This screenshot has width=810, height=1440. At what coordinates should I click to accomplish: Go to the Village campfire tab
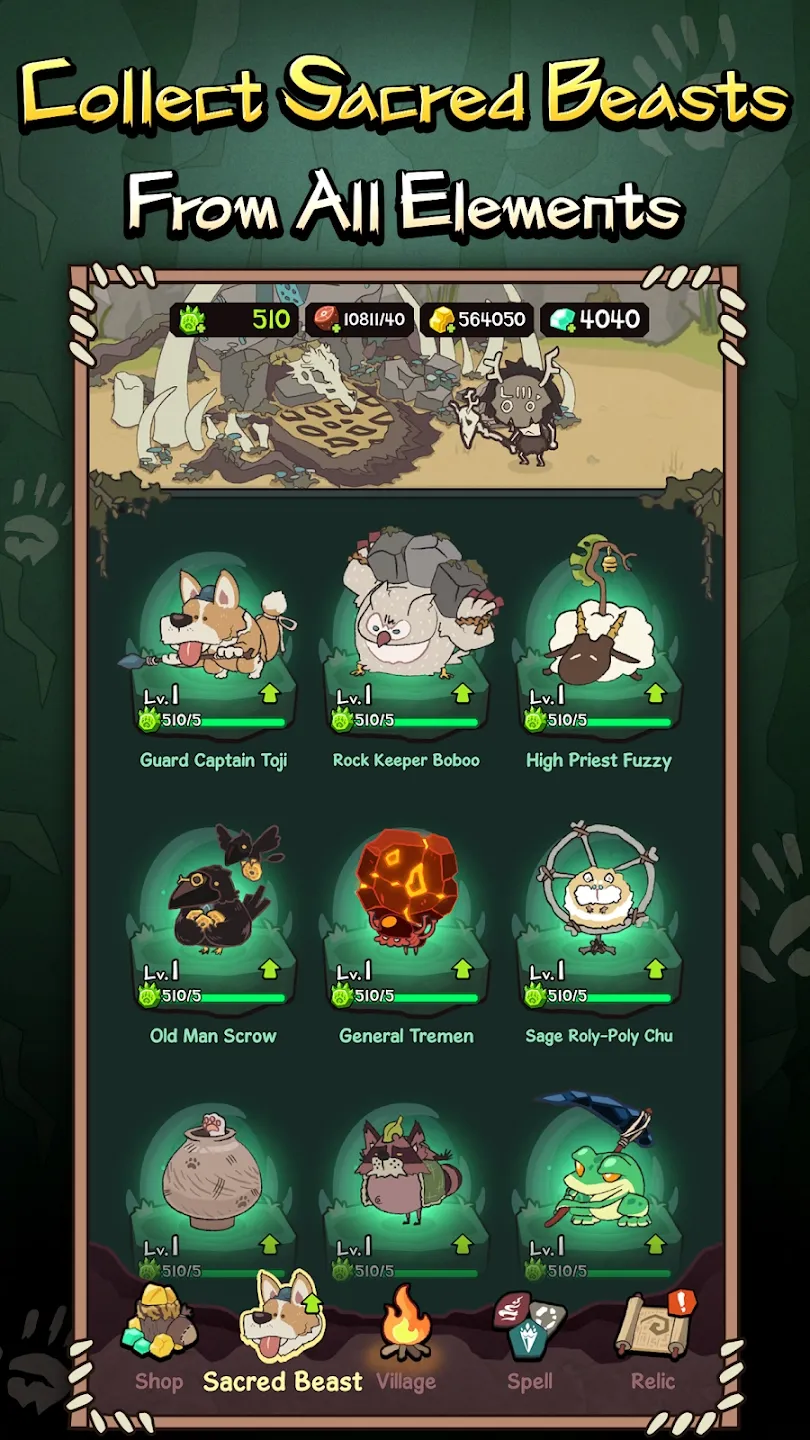(x=406, y=1340)
